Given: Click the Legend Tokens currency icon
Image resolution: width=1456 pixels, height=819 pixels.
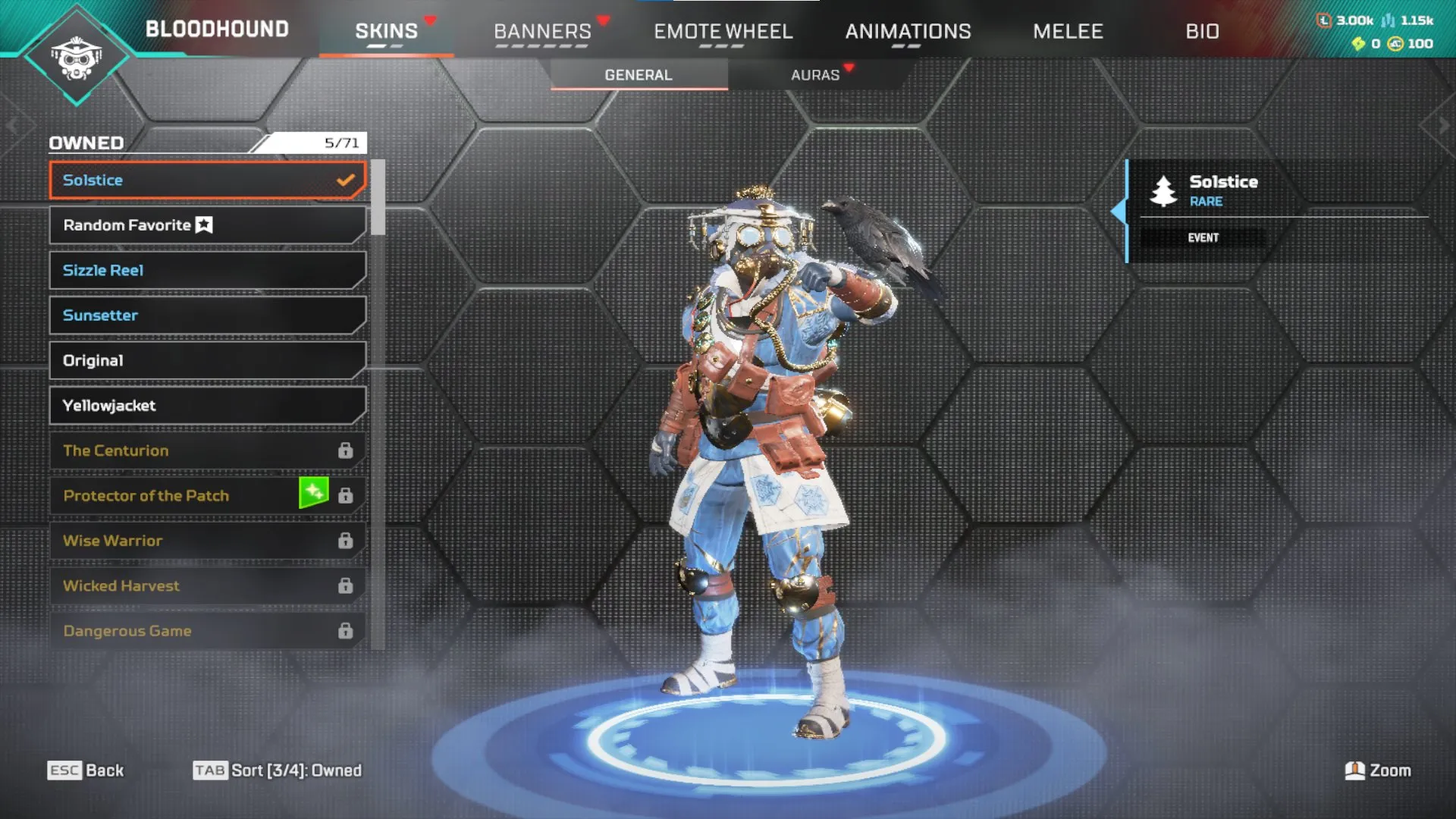Looking at the screenshot, I should [x=1325, y=20].
